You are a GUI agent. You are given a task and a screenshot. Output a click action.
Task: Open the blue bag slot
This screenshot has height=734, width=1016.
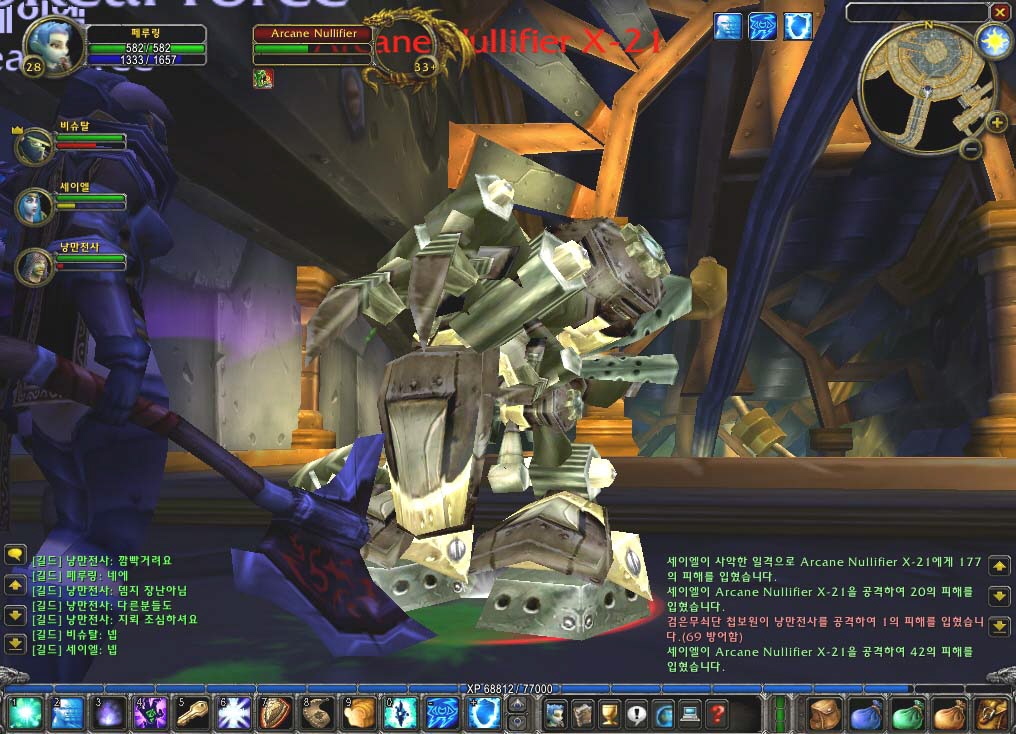[865, 713]
